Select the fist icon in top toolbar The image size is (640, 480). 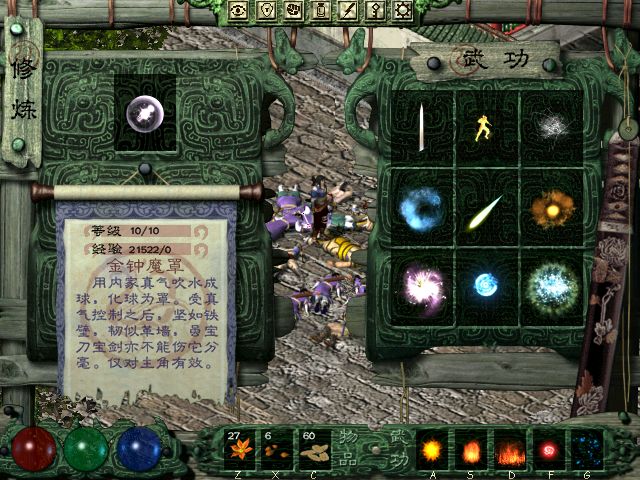click(x=294, y=11)
